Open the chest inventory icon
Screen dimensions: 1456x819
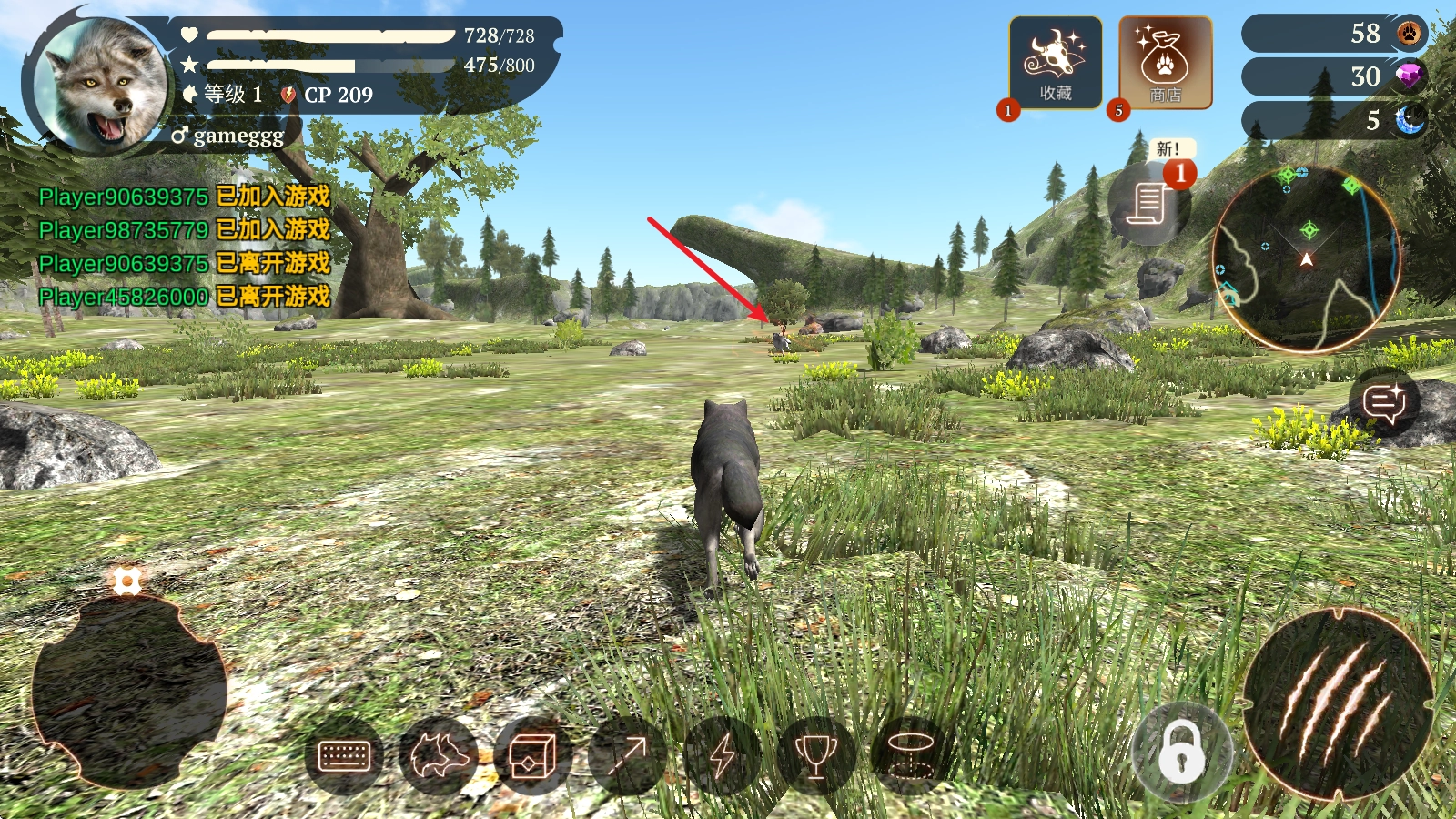(x=532, y=755)
